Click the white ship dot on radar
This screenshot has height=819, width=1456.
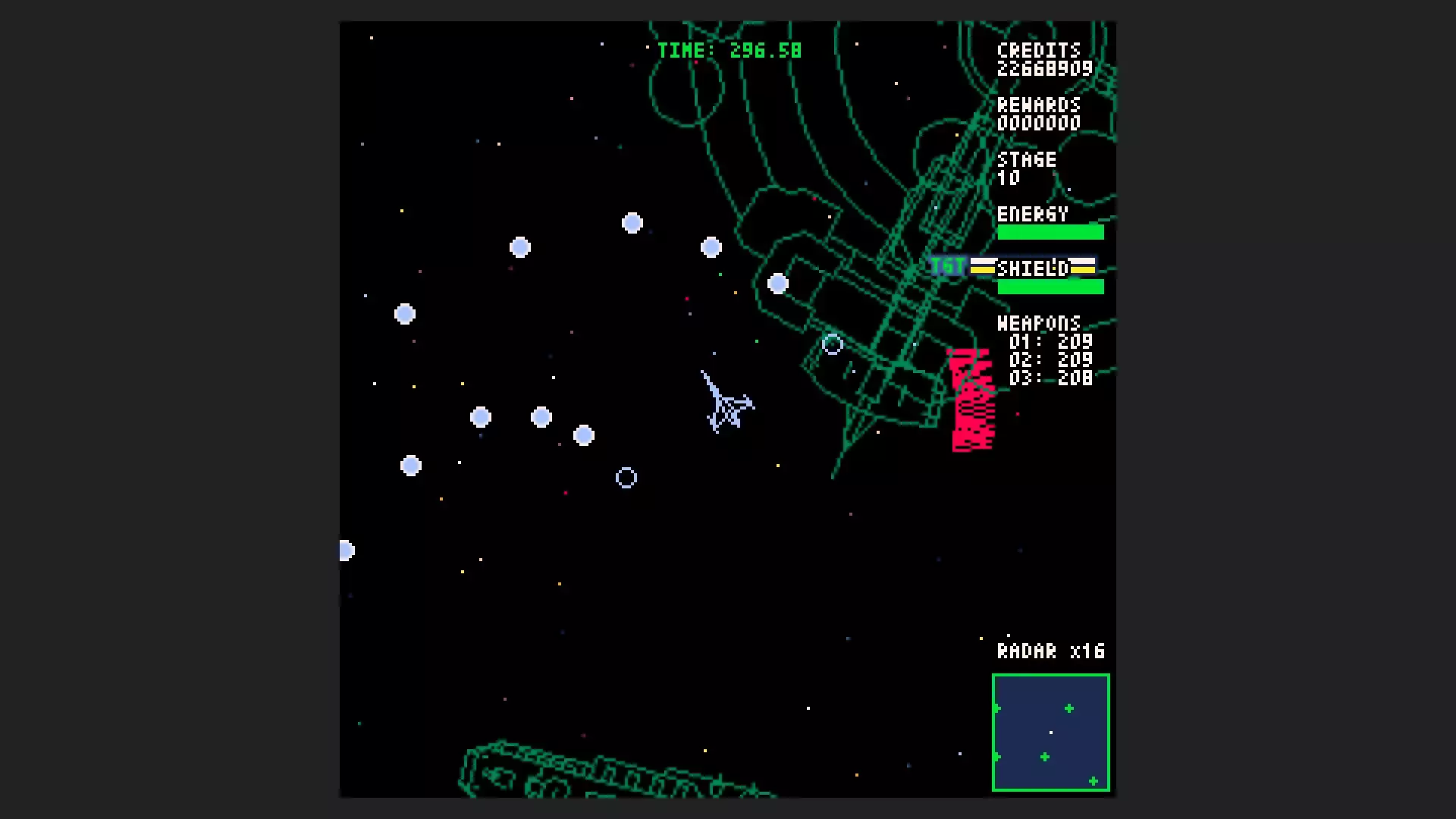[1050, 733]
